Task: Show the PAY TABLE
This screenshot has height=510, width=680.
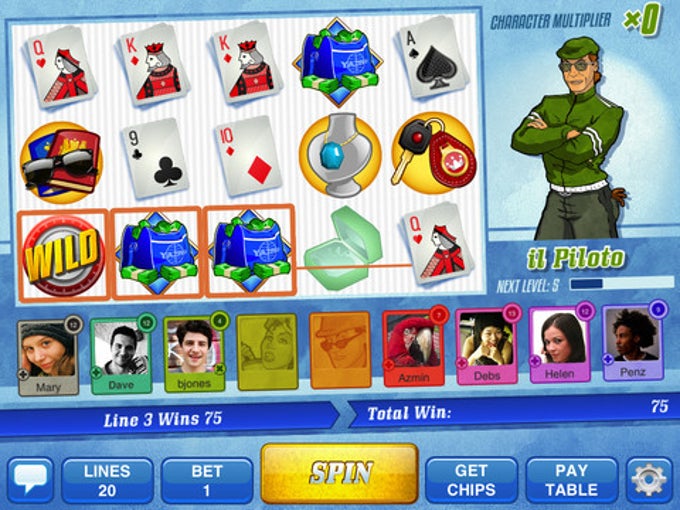Action: click(x=571, y=480)
